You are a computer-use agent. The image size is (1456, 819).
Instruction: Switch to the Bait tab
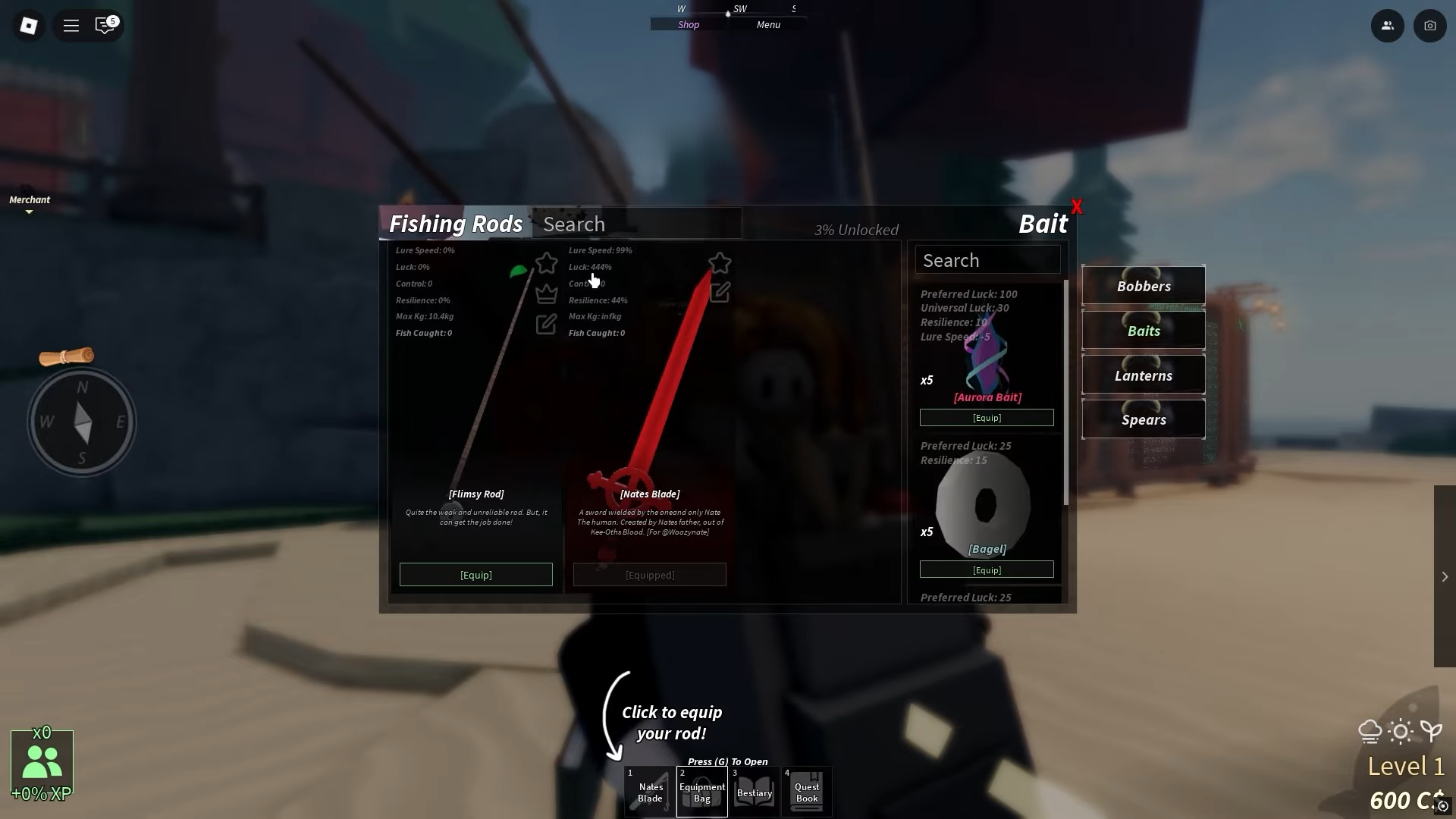pyautogui.click(x=1043, y=223)
